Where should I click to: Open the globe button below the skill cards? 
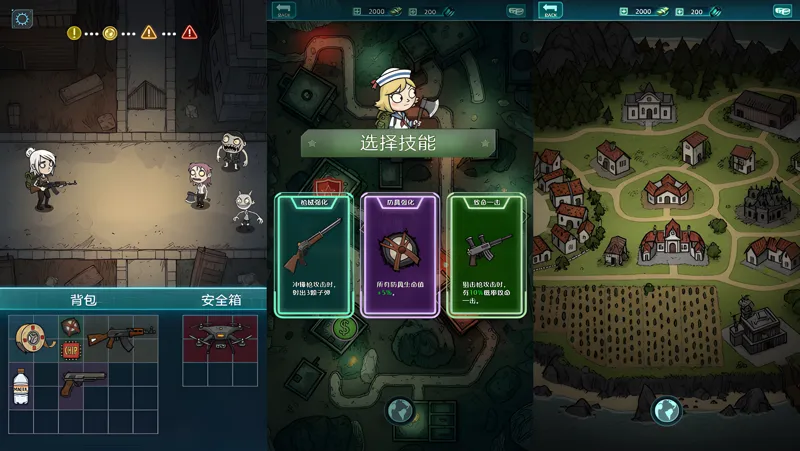[399, 410]
